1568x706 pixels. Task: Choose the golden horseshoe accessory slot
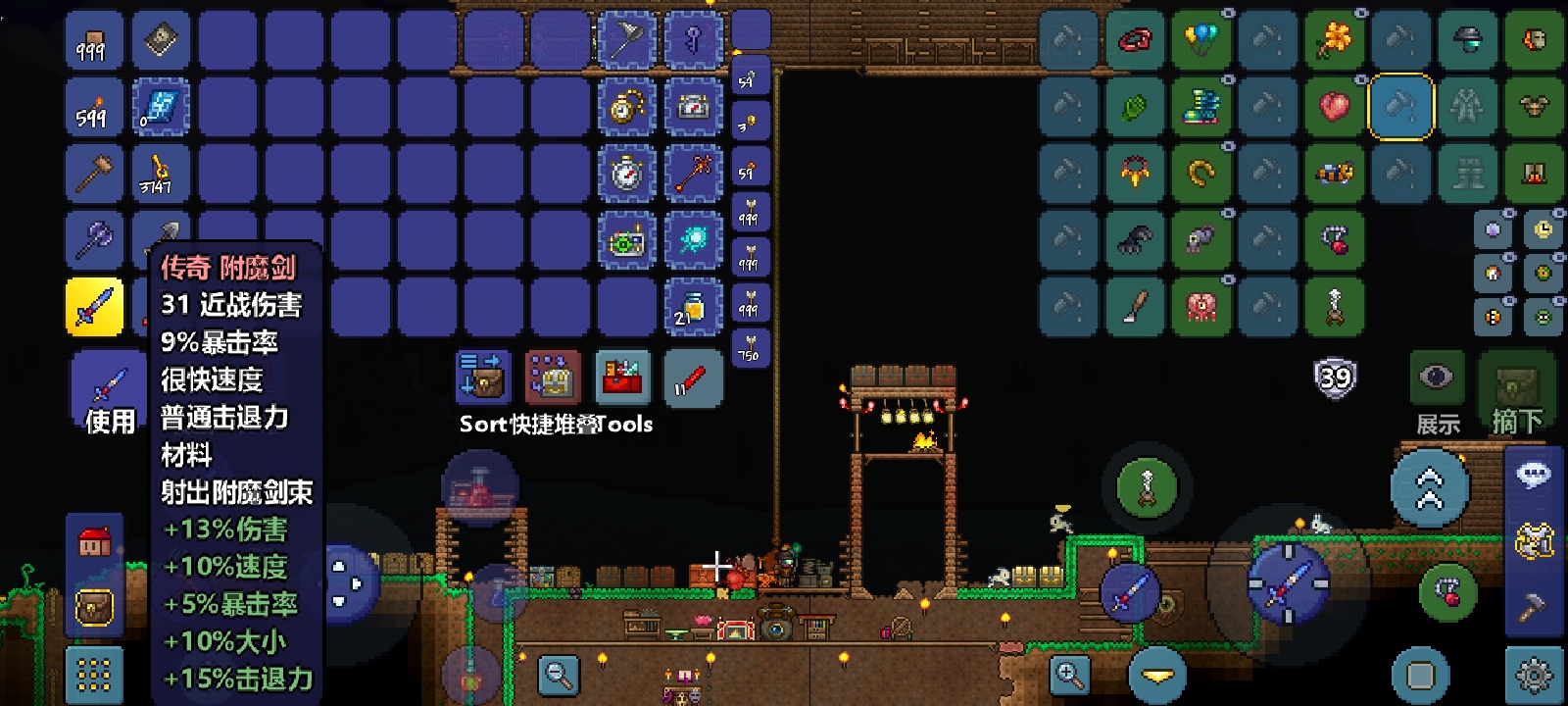click(x=1201, y=174)
